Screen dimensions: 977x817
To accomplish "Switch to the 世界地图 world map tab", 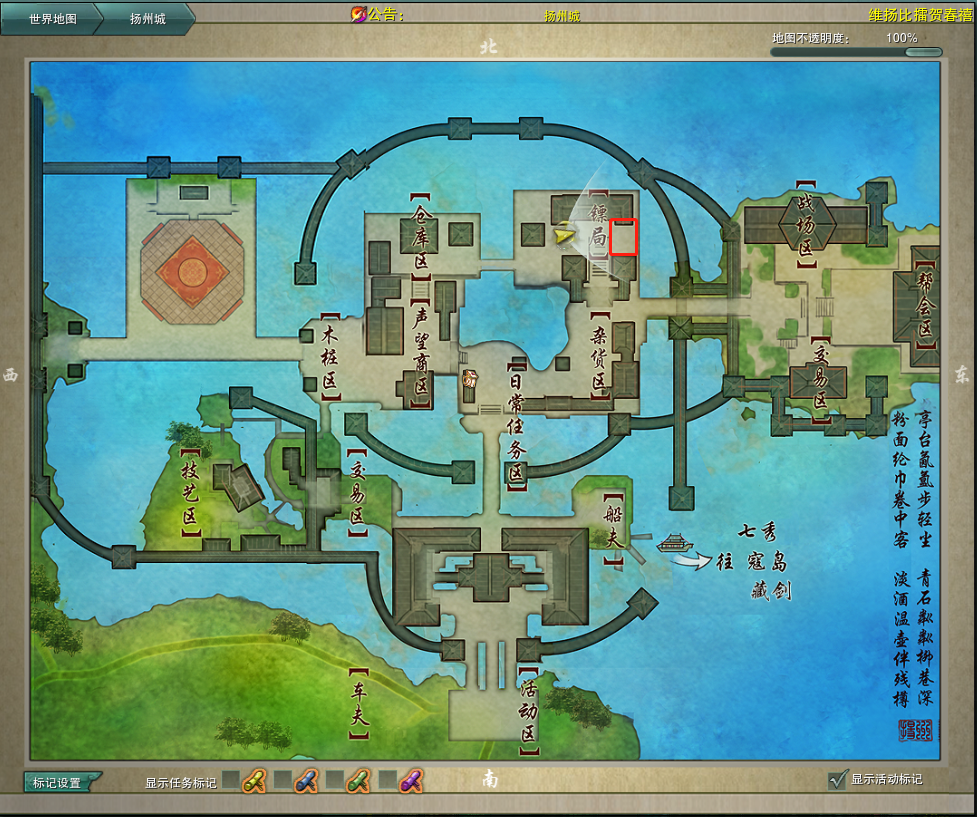I will point(52,18).
